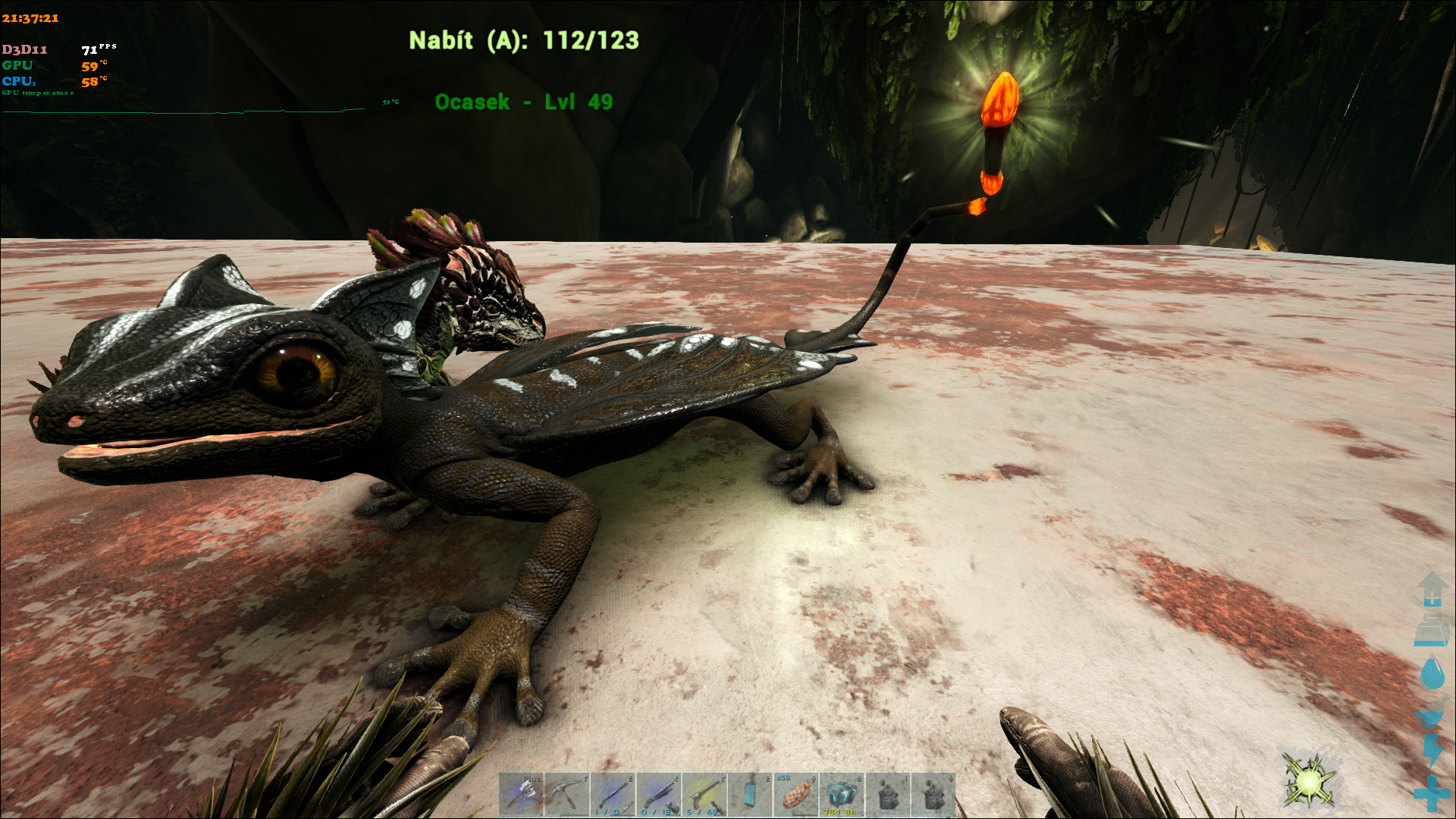1456x819 pixels.
Task: Select the cyan crystal item with 28d timer
Action: 842,794
